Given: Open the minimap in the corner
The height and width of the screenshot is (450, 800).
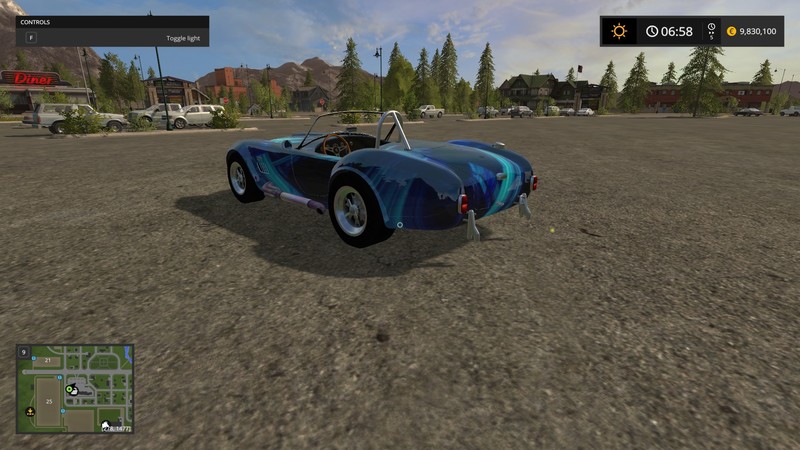Looking at the screenshot, I should pos(75,389).
